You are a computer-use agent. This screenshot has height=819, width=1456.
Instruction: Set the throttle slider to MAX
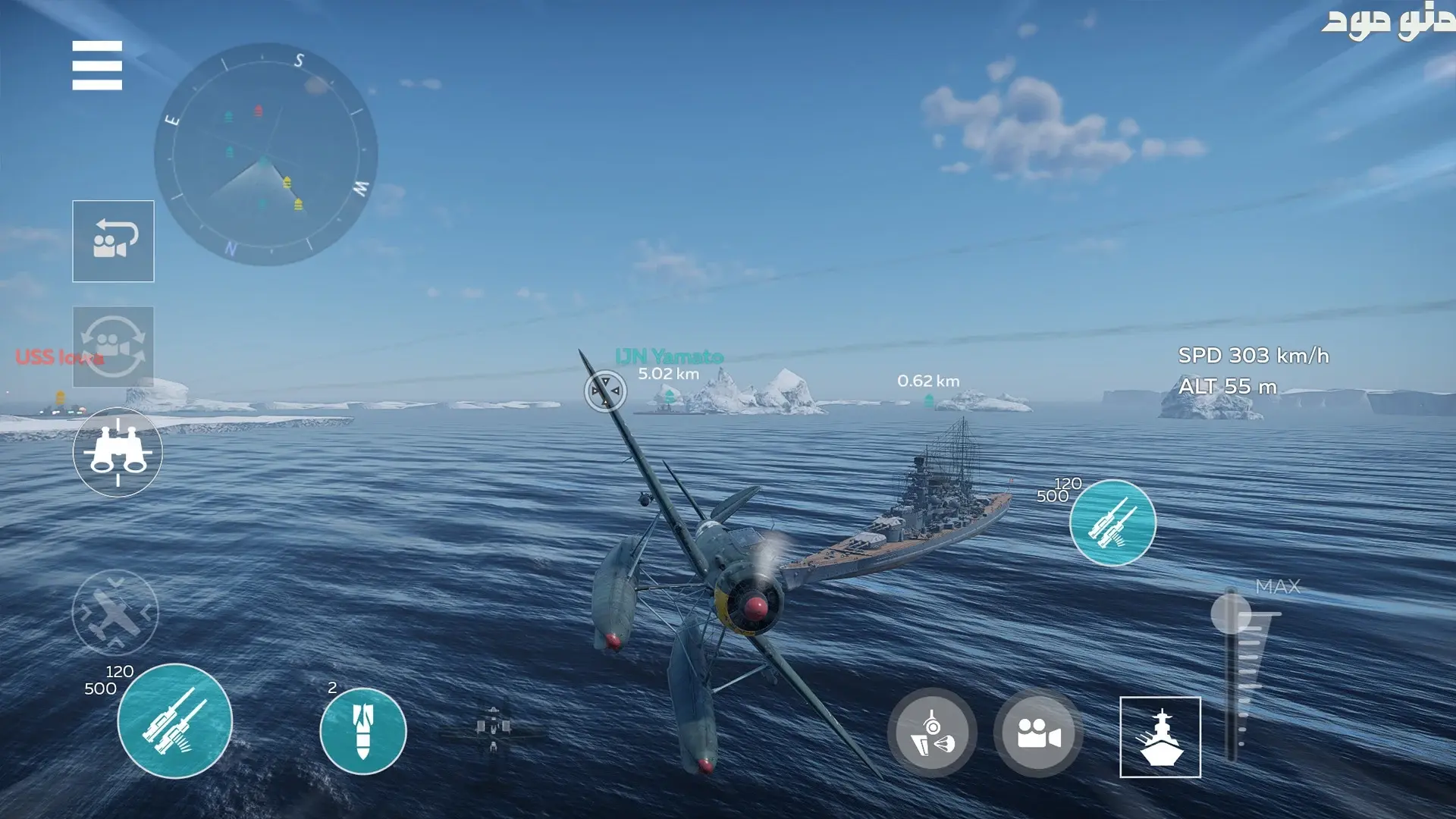[1231, 613]
